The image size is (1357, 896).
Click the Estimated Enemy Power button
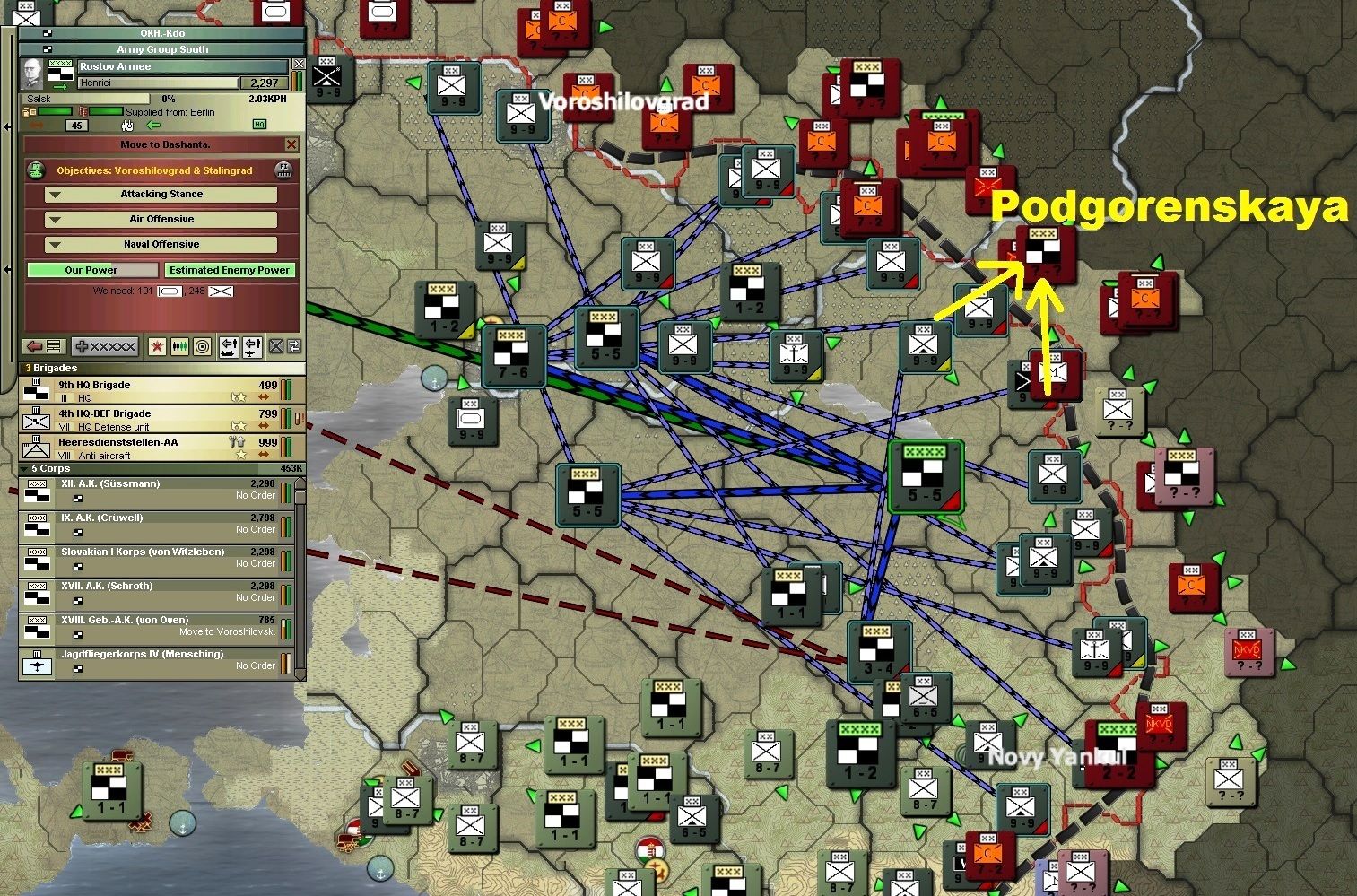(x=231, y=269)
